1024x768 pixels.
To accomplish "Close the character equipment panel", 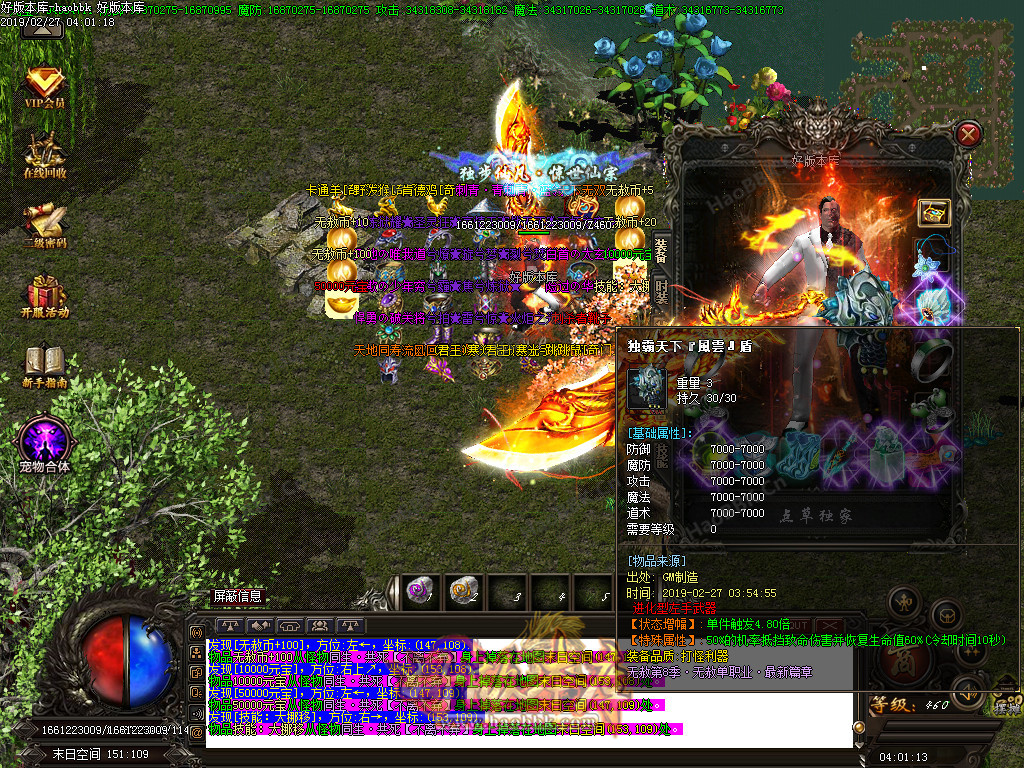I will click(968, 134).
